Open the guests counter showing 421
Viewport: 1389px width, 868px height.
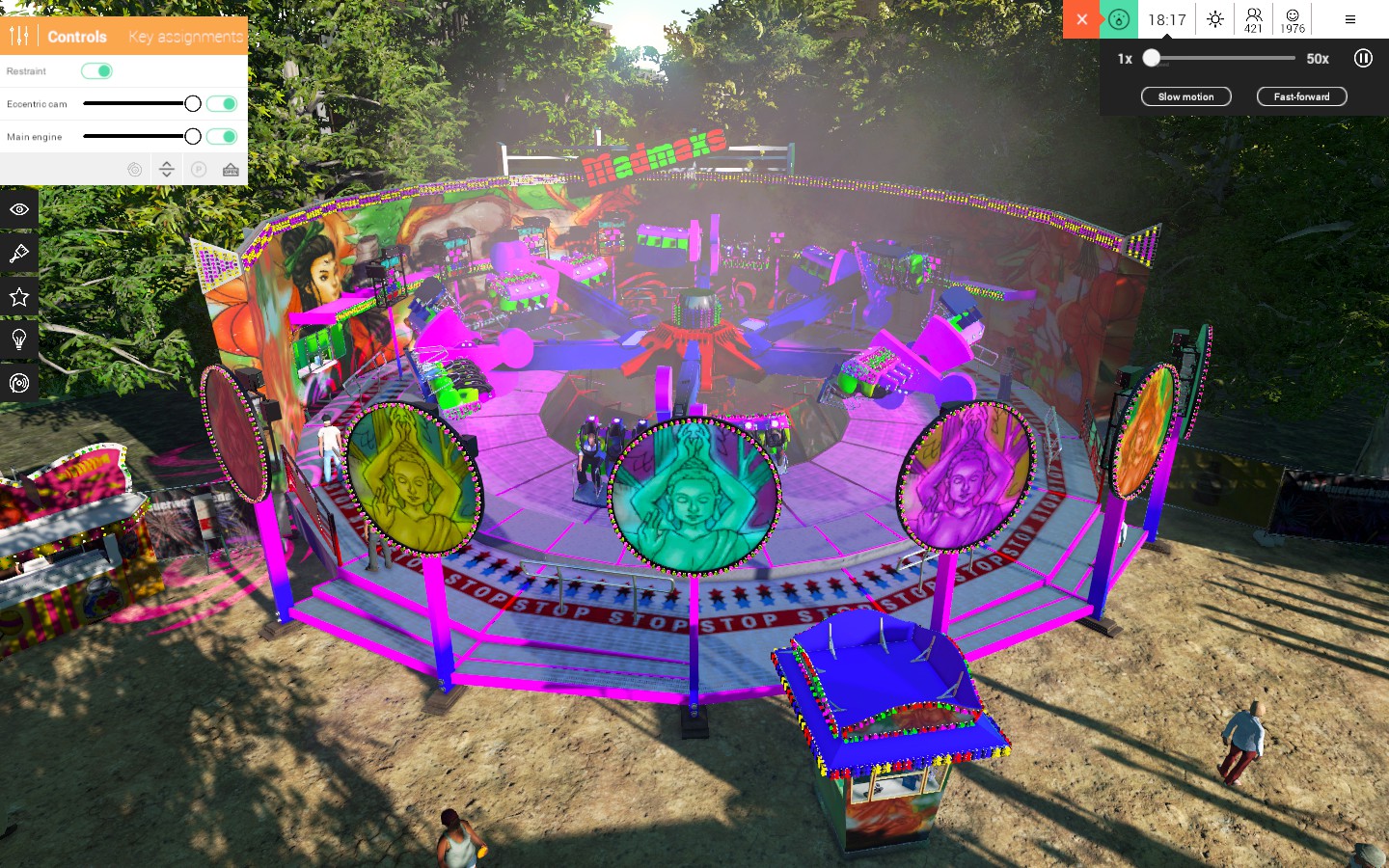pos(1253,18)
